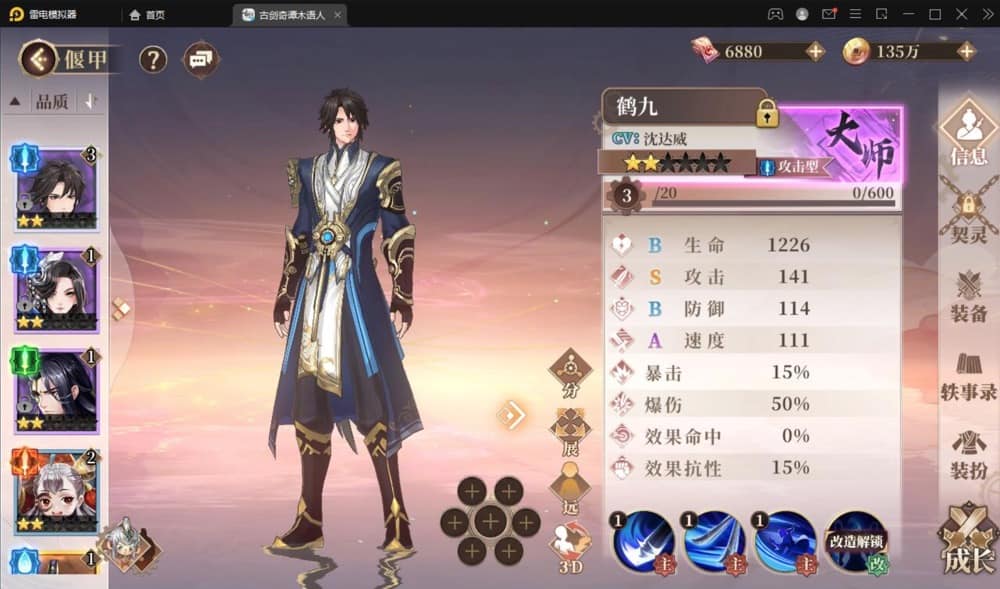Switch to the 装备 tab
Viewport: 1000px width, 589px height.
pos(968,296)
